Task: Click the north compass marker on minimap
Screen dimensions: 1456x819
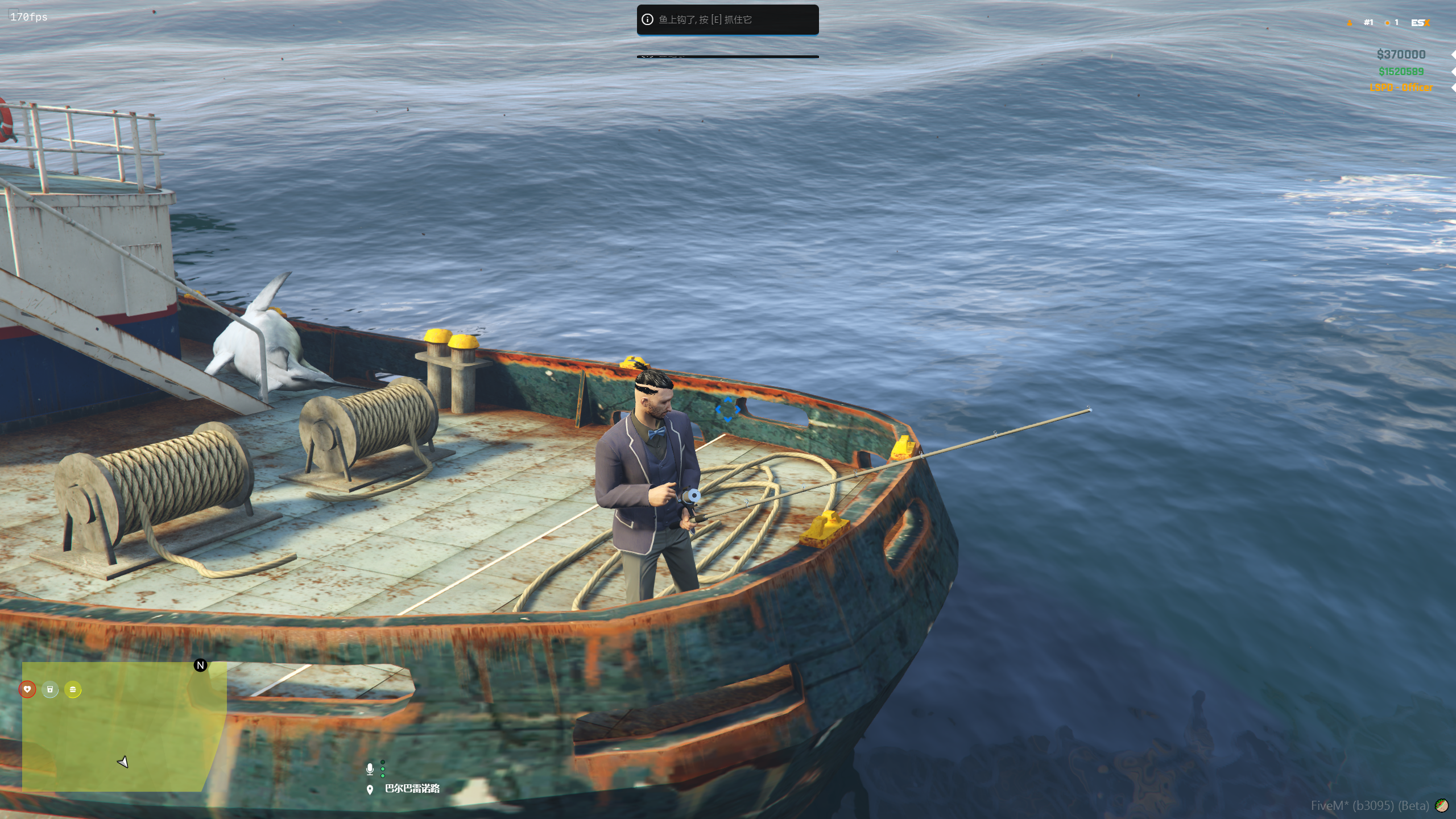Action: [x=200, y=665]
